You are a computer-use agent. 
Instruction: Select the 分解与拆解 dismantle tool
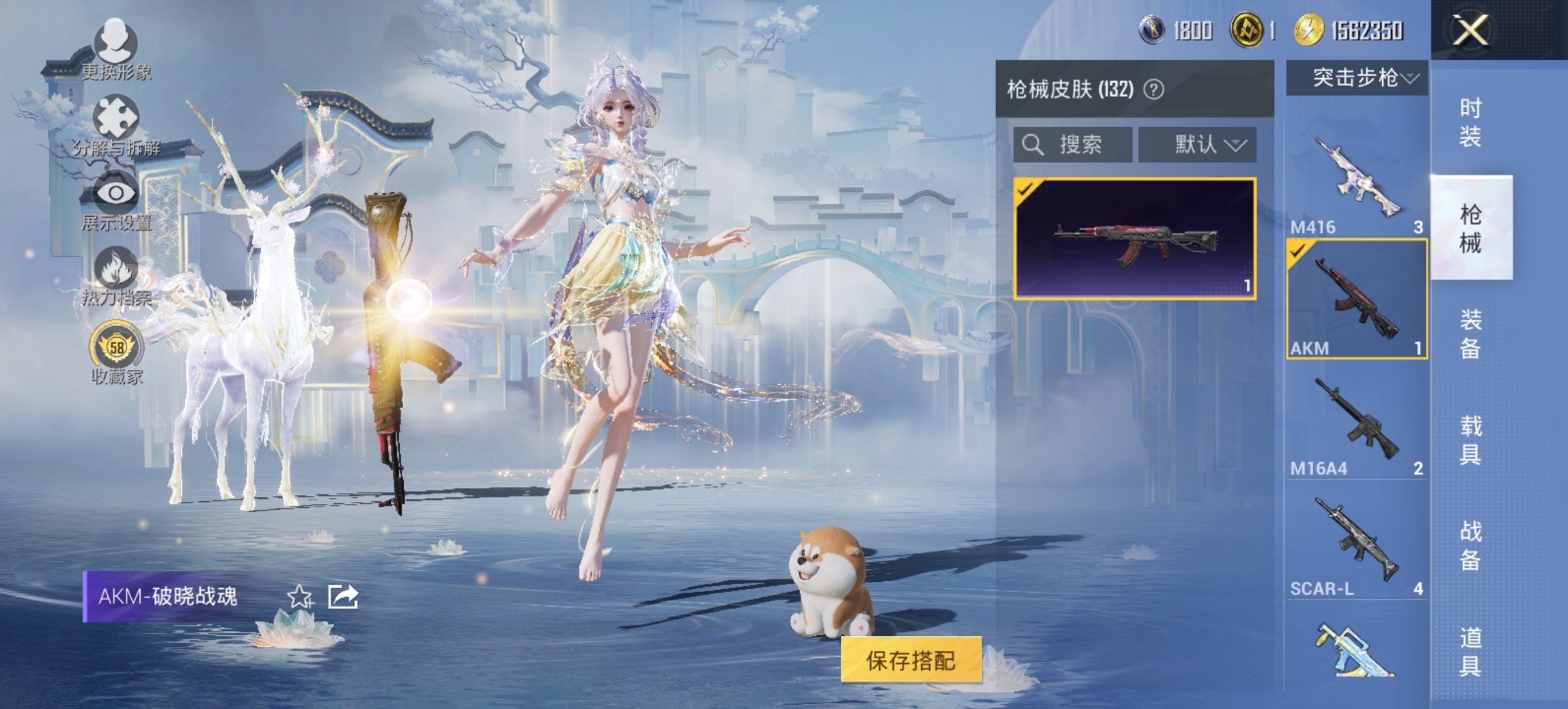pos(118,118)
